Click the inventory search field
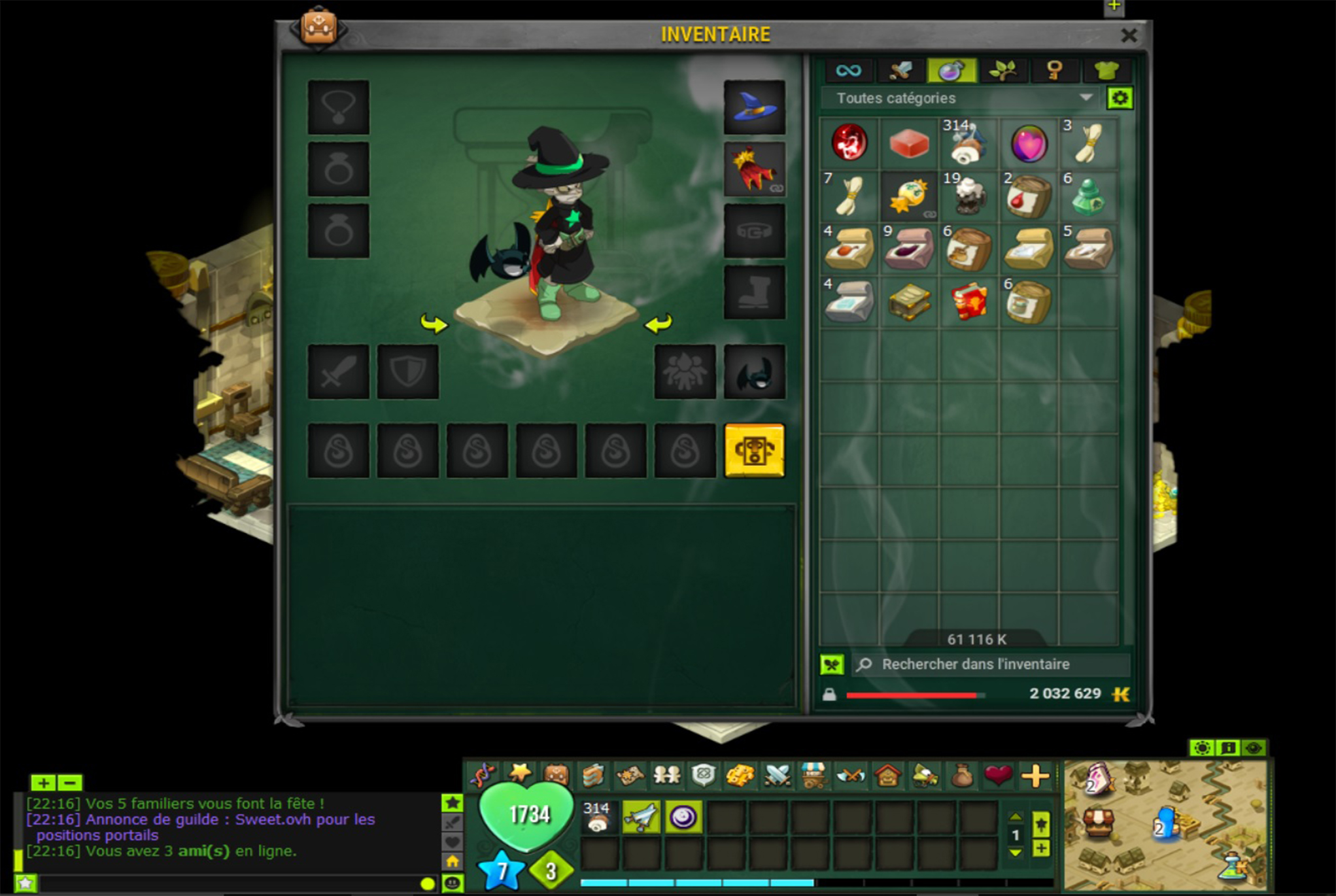1336x896 pixels. click(991, 664)
